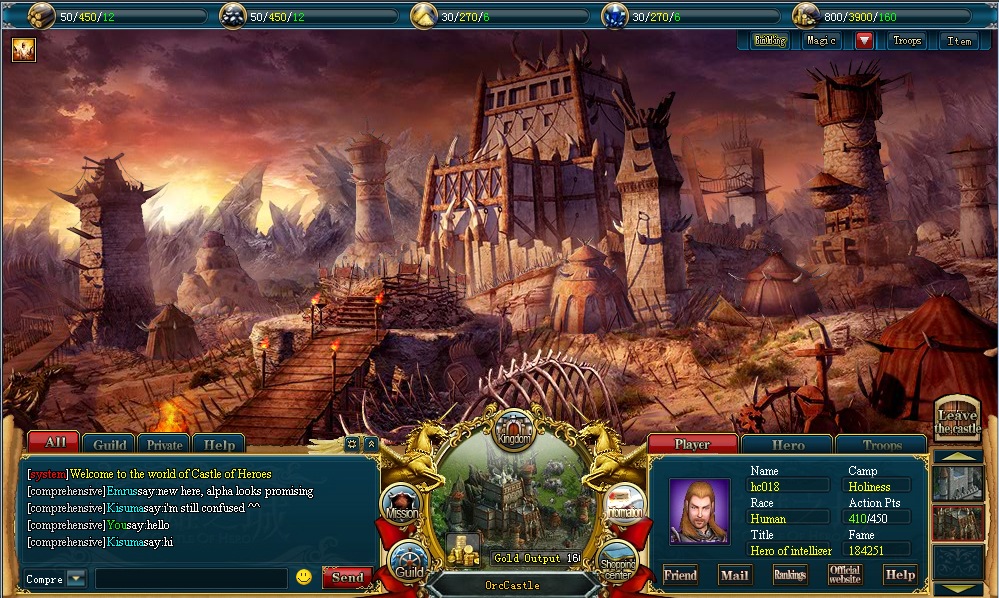Screen dimensions: 999x598
Task: Select the Help chat tab
Action: [219, 445]
